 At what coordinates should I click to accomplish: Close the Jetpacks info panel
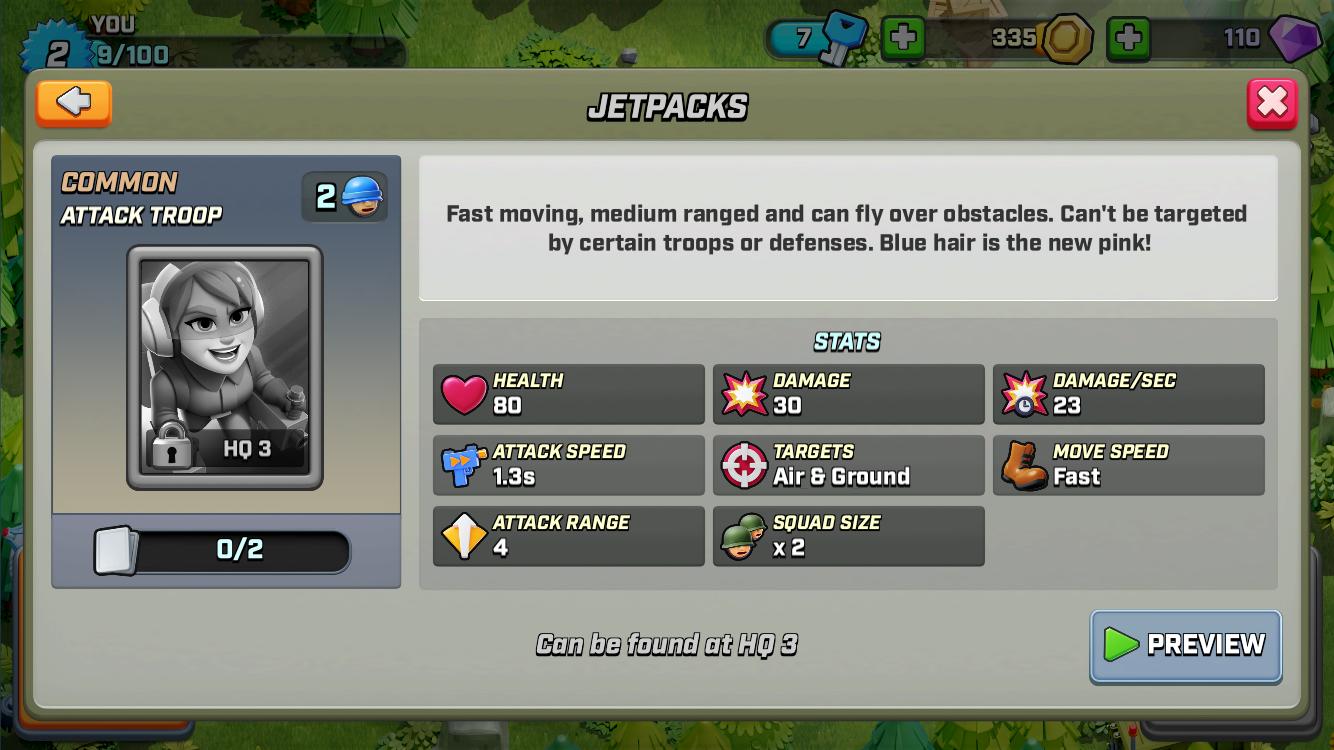1272,101
